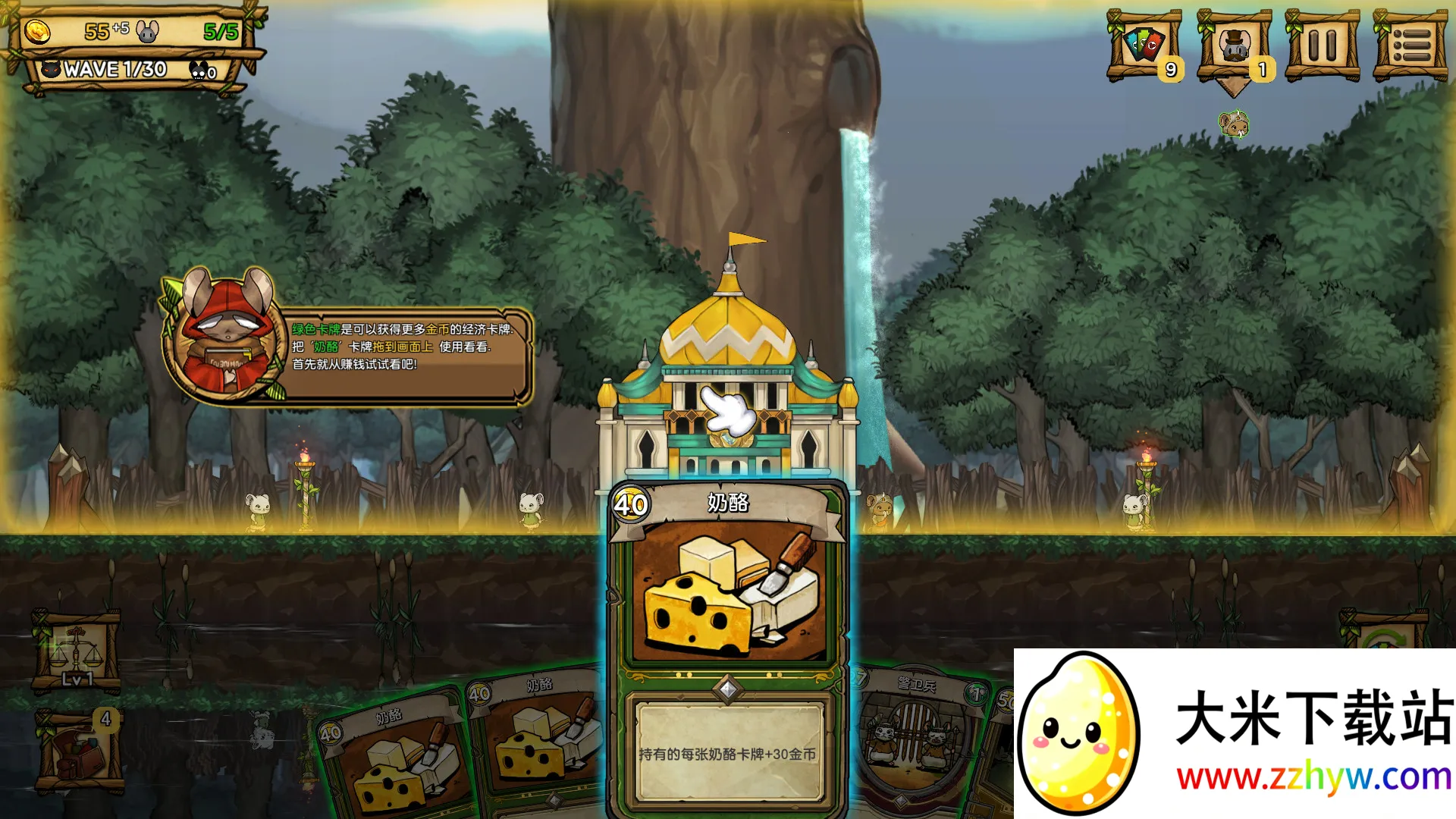
Task: Select the enlarged 奶酪 cheese card
Action: click(727, 645)
